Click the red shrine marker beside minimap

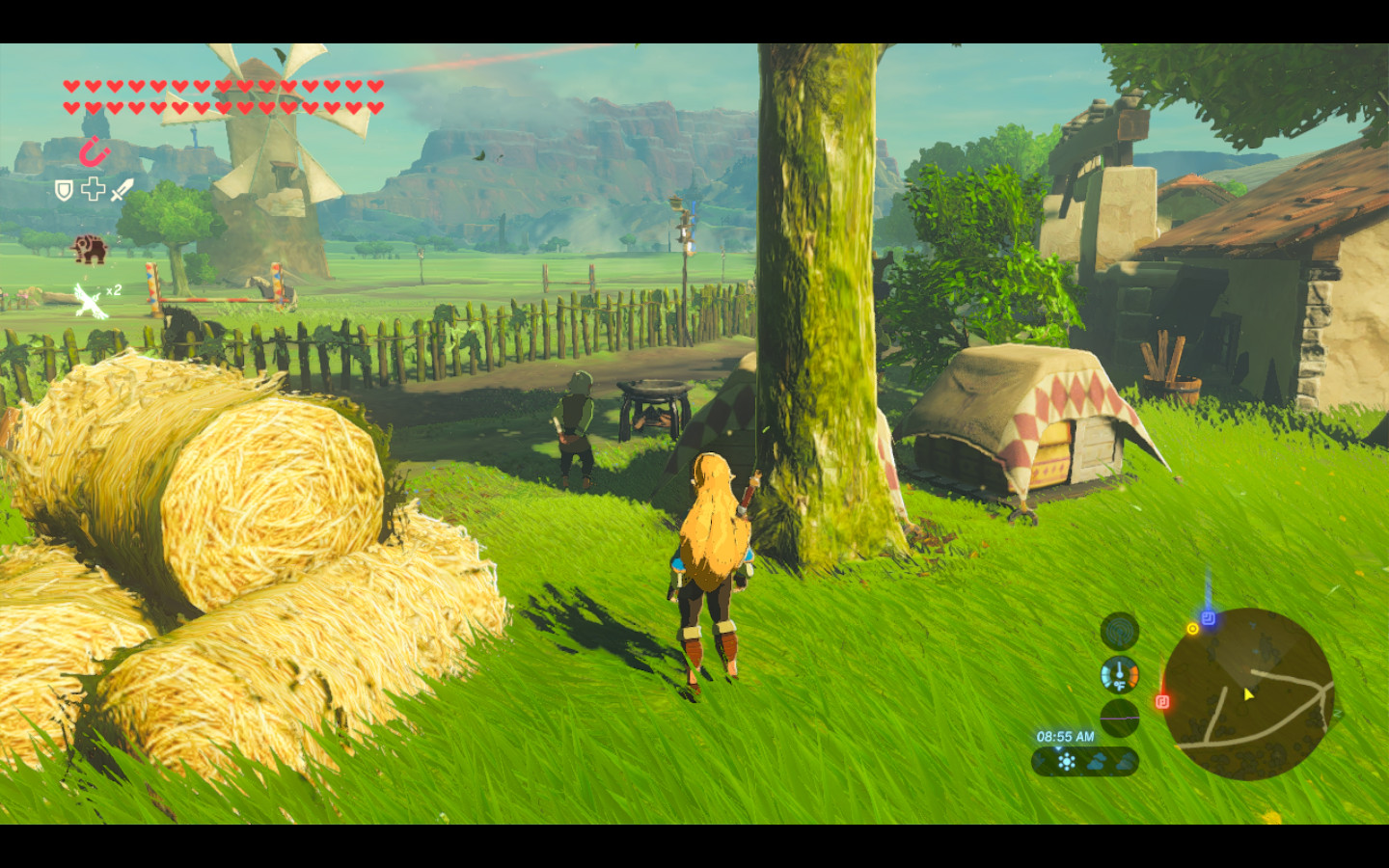[x=1162, y=701]
